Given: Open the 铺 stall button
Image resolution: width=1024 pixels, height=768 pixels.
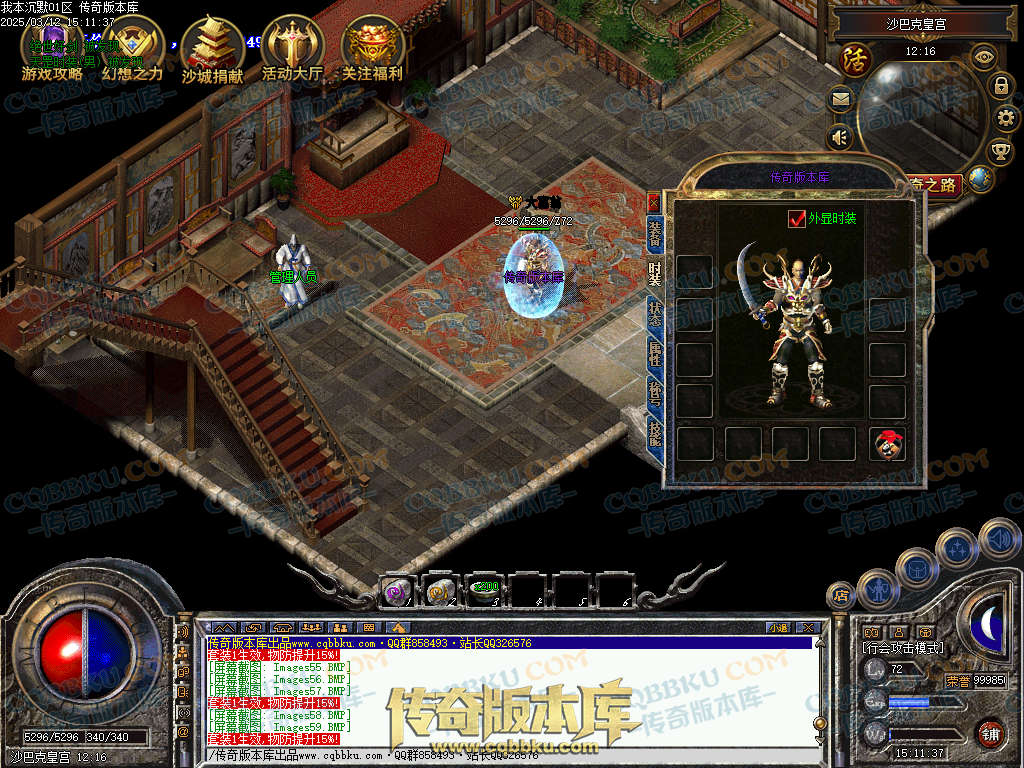Looking at the screenshot, I should tap(989, 732).
